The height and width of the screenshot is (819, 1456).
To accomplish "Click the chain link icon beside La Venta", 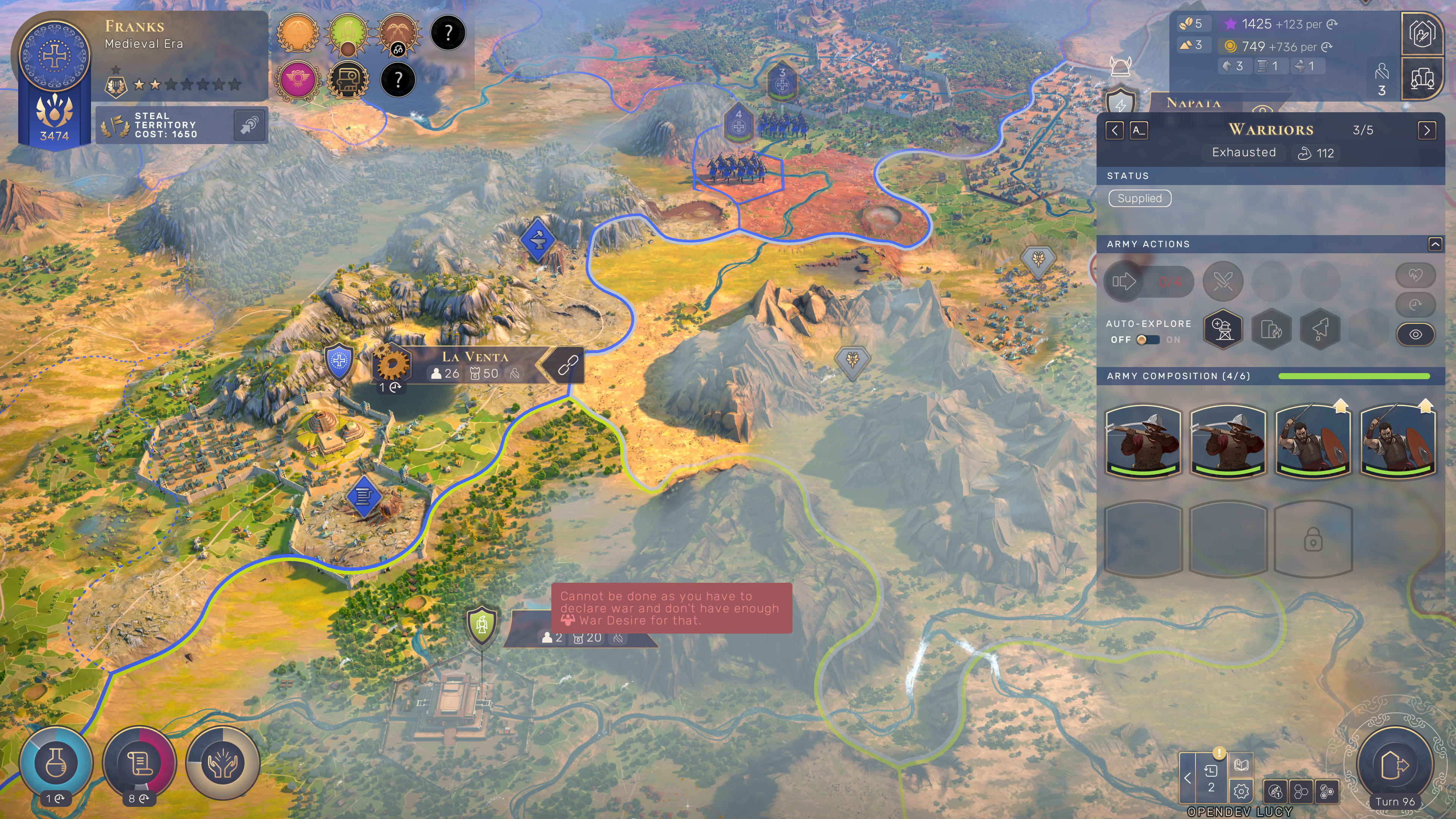I will click(x=568, y=365).
